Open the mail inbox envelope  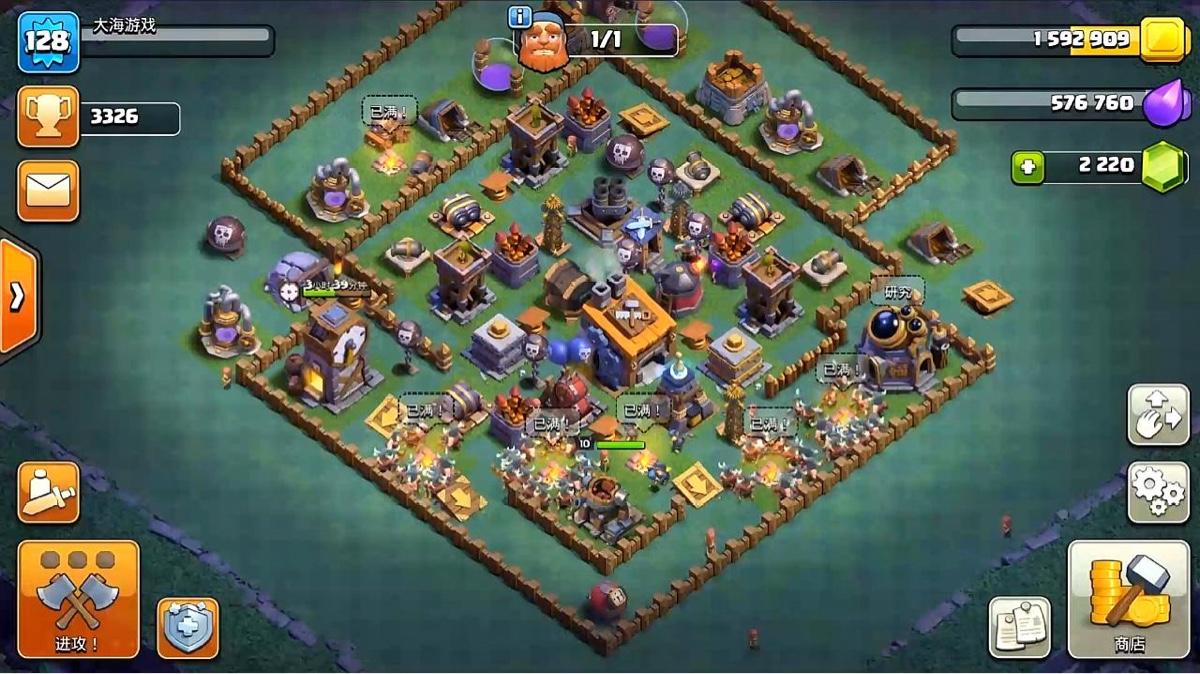pyautogui.click(x=48, y=190)
